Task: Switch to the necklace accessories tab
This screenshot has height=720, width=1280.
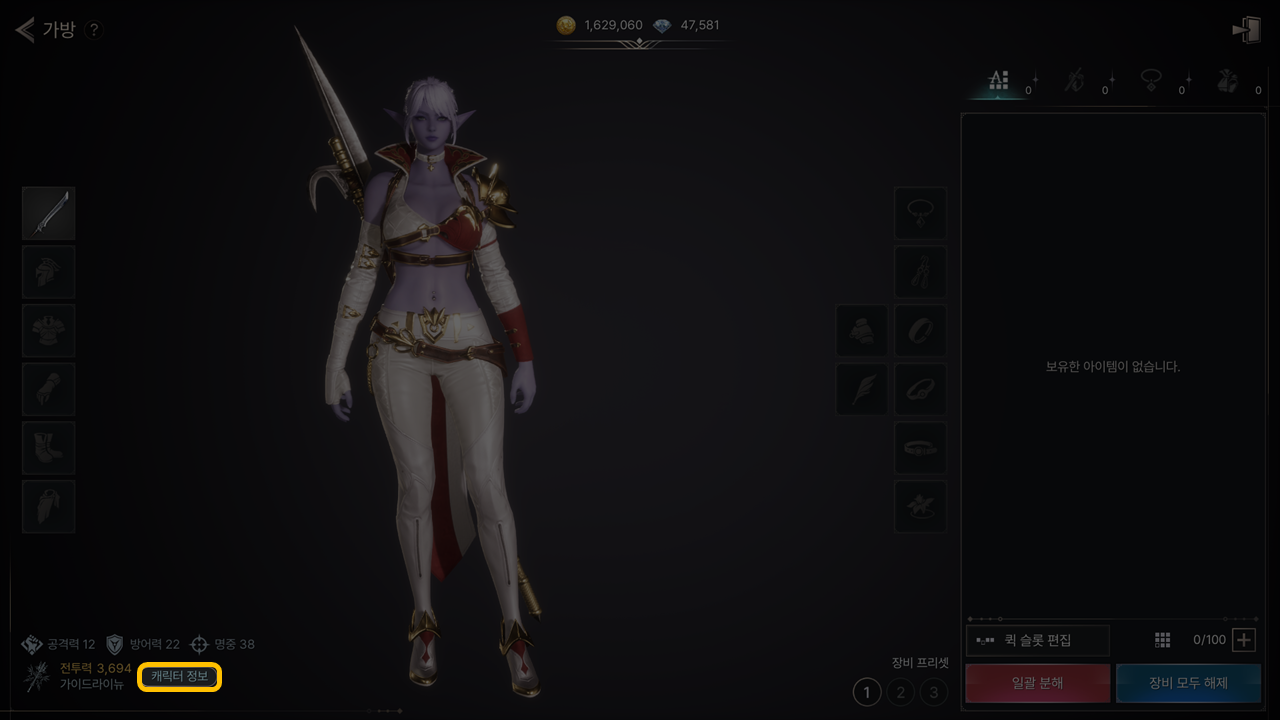Action: [1151, 82]
